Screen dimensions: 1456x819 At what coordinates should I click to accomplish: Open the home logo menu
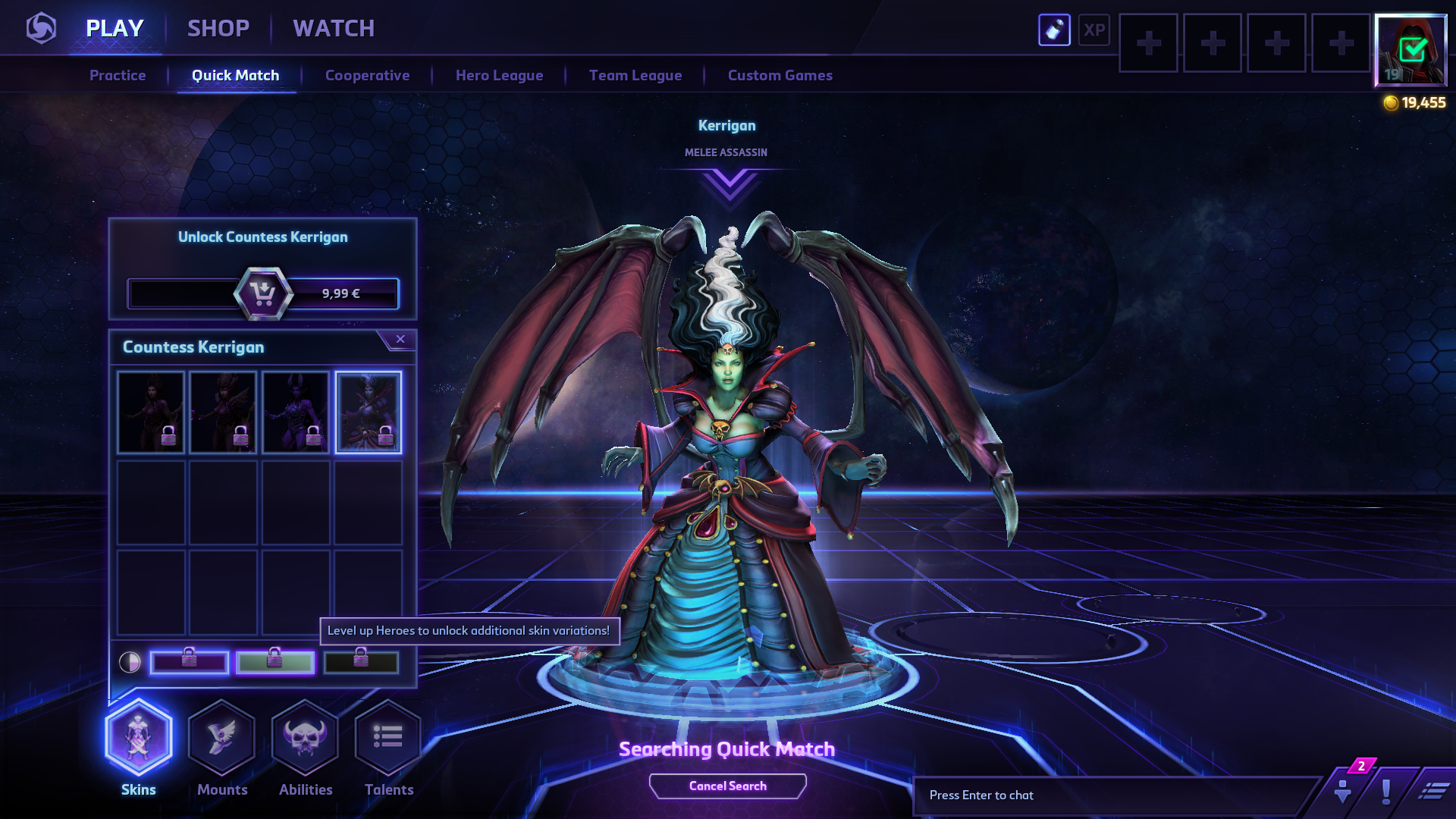[x=41, y=29]
